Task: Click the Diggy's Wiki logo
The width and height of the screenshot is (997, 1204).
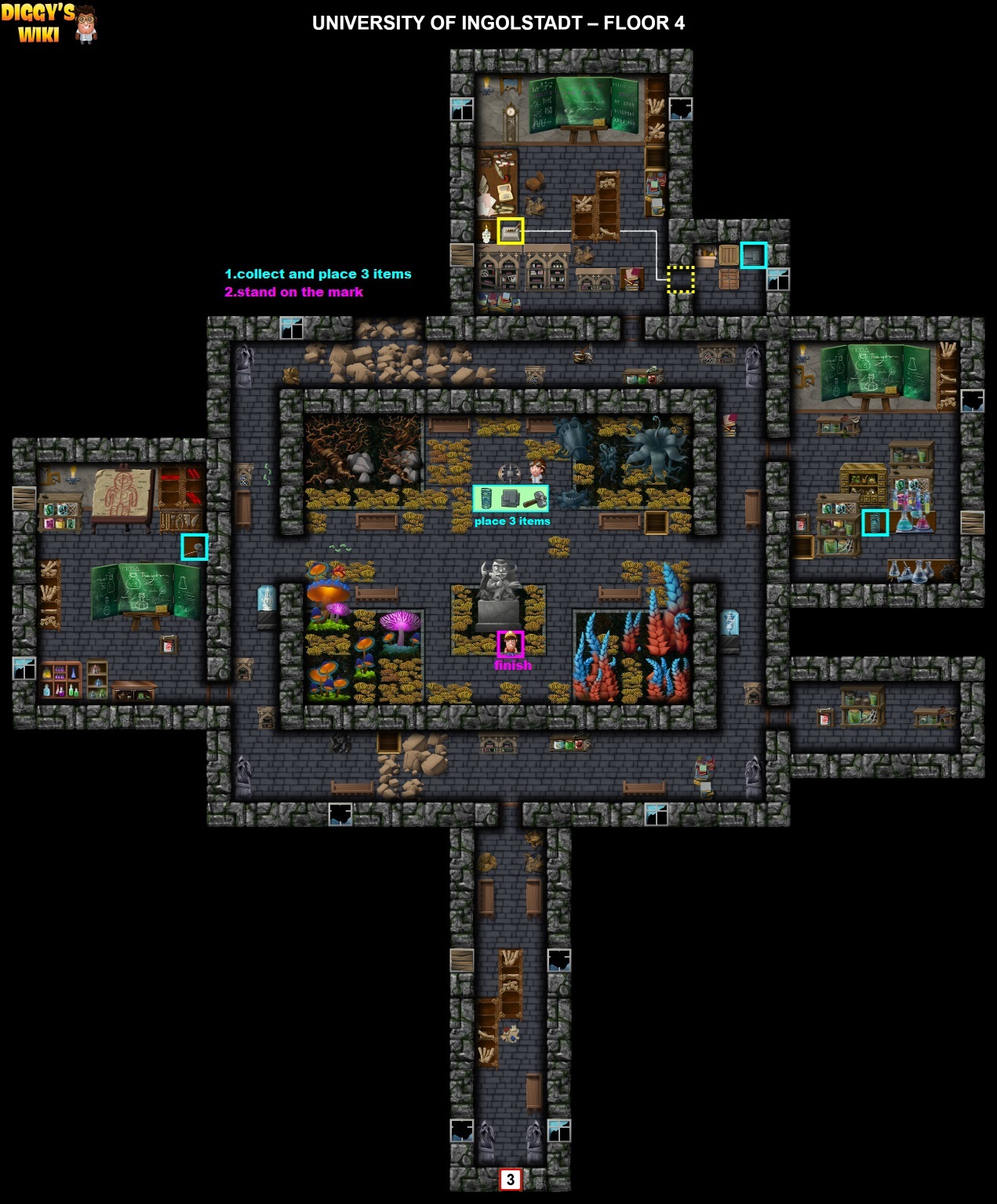Action: point(49,24)
